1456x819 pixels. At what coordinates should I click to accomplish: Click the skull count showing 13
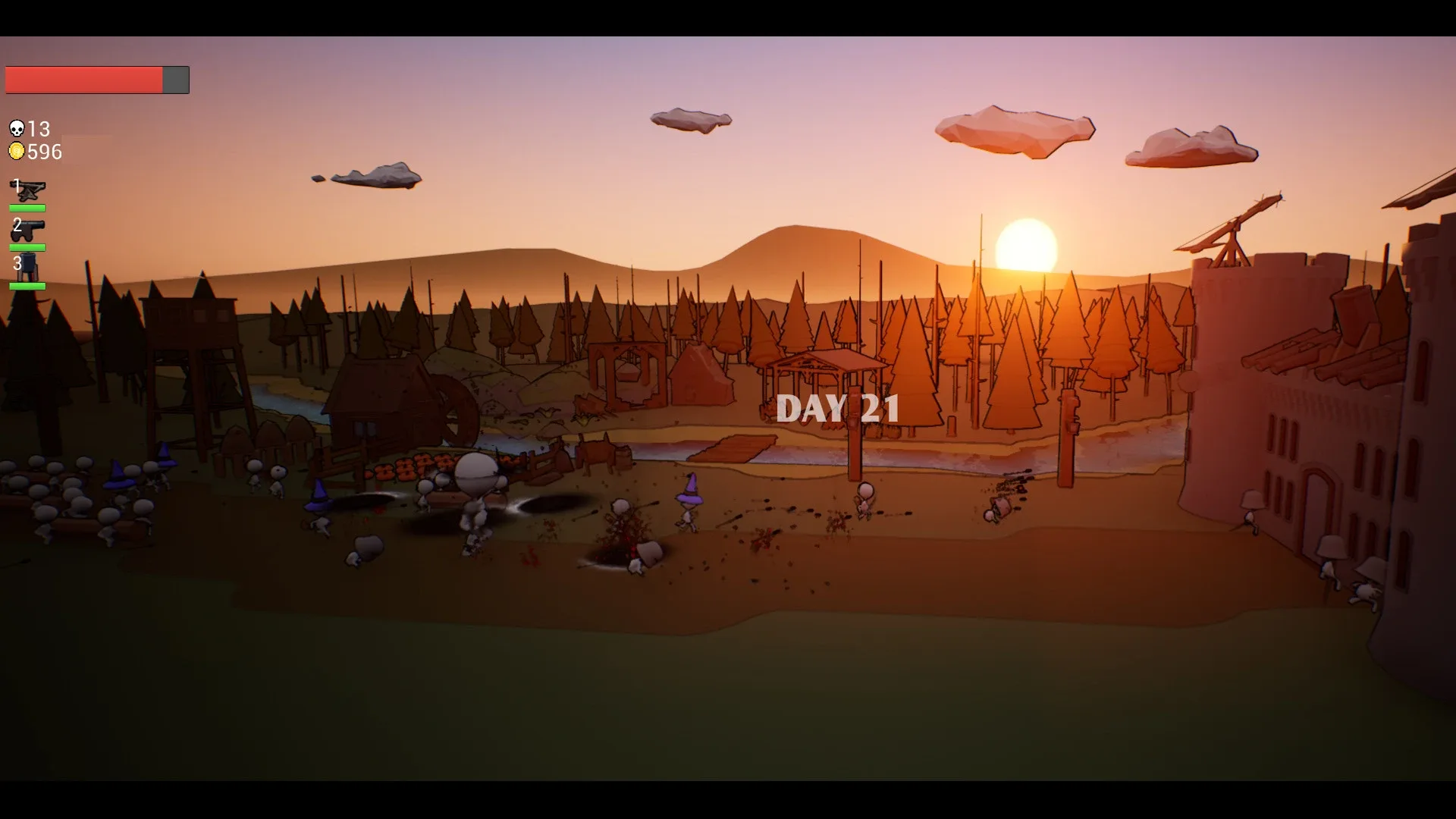pos(39,128)
